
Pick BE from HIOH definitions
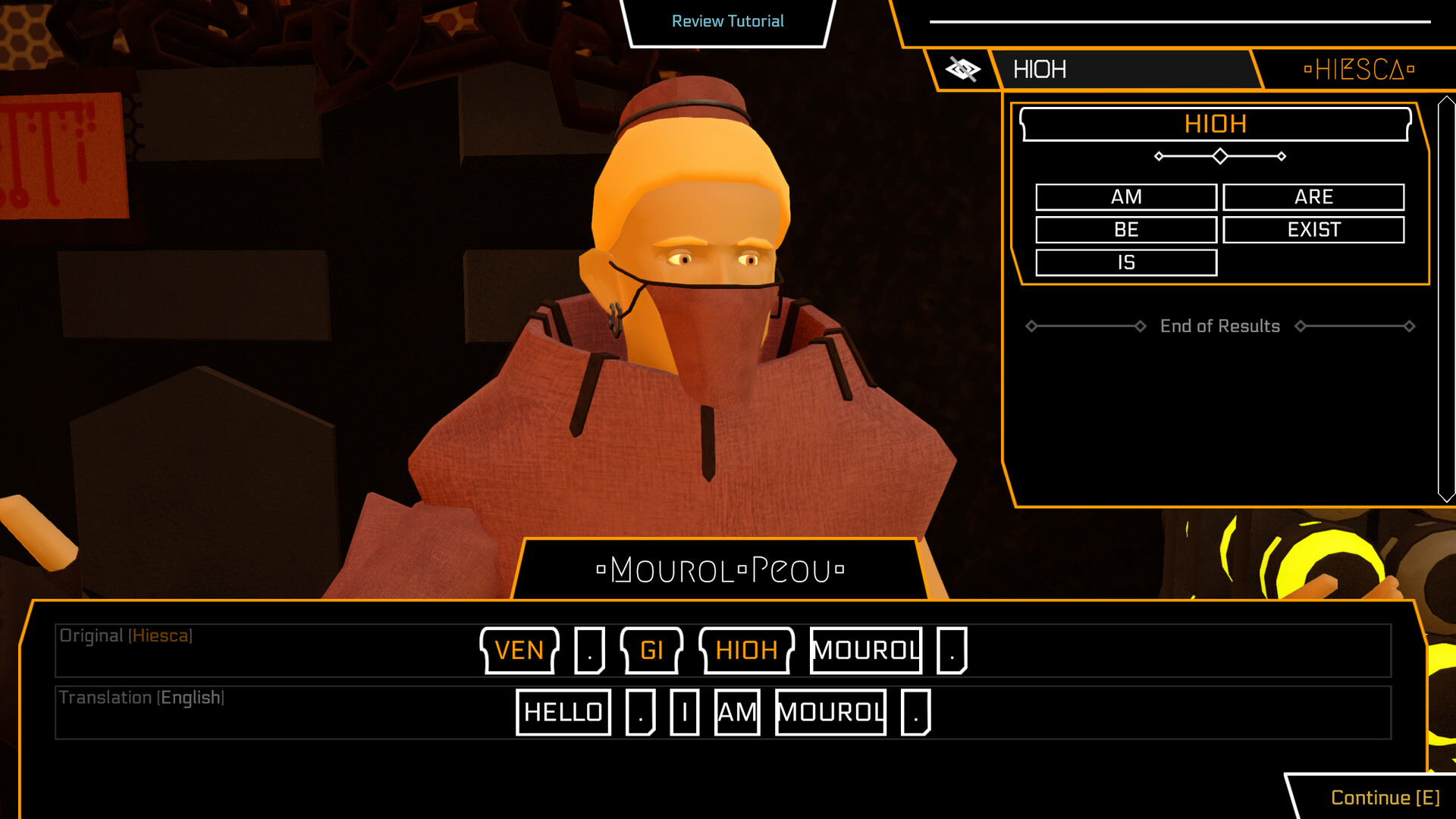point(1125,230)
